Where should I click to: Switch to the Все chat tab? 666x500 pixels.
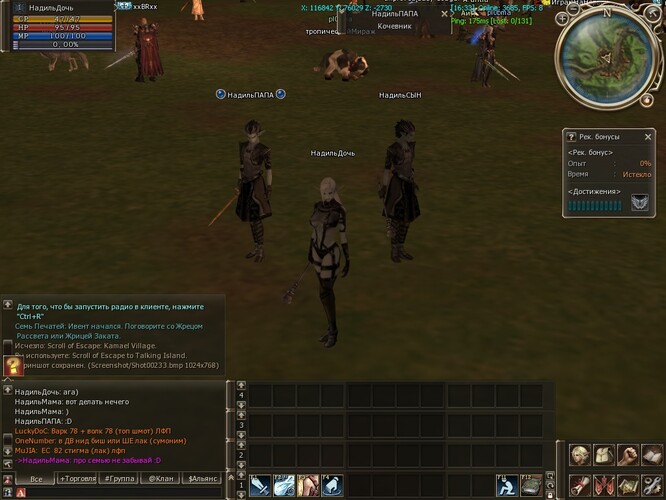coord(36,479)
